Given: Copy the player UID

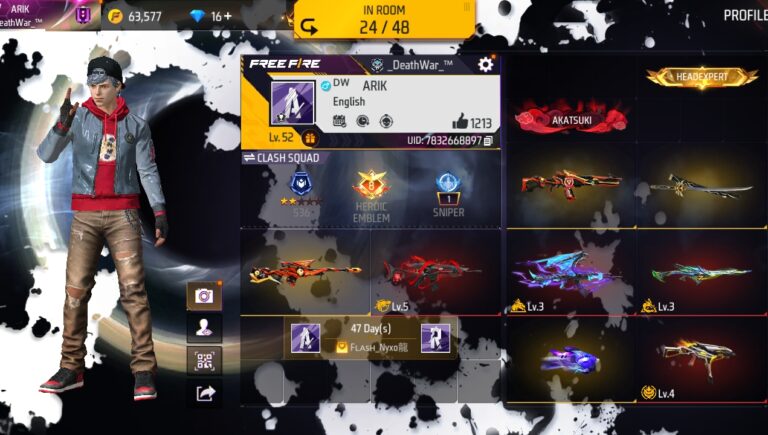Looking at the screenshot, I should [x=488, y=141].
